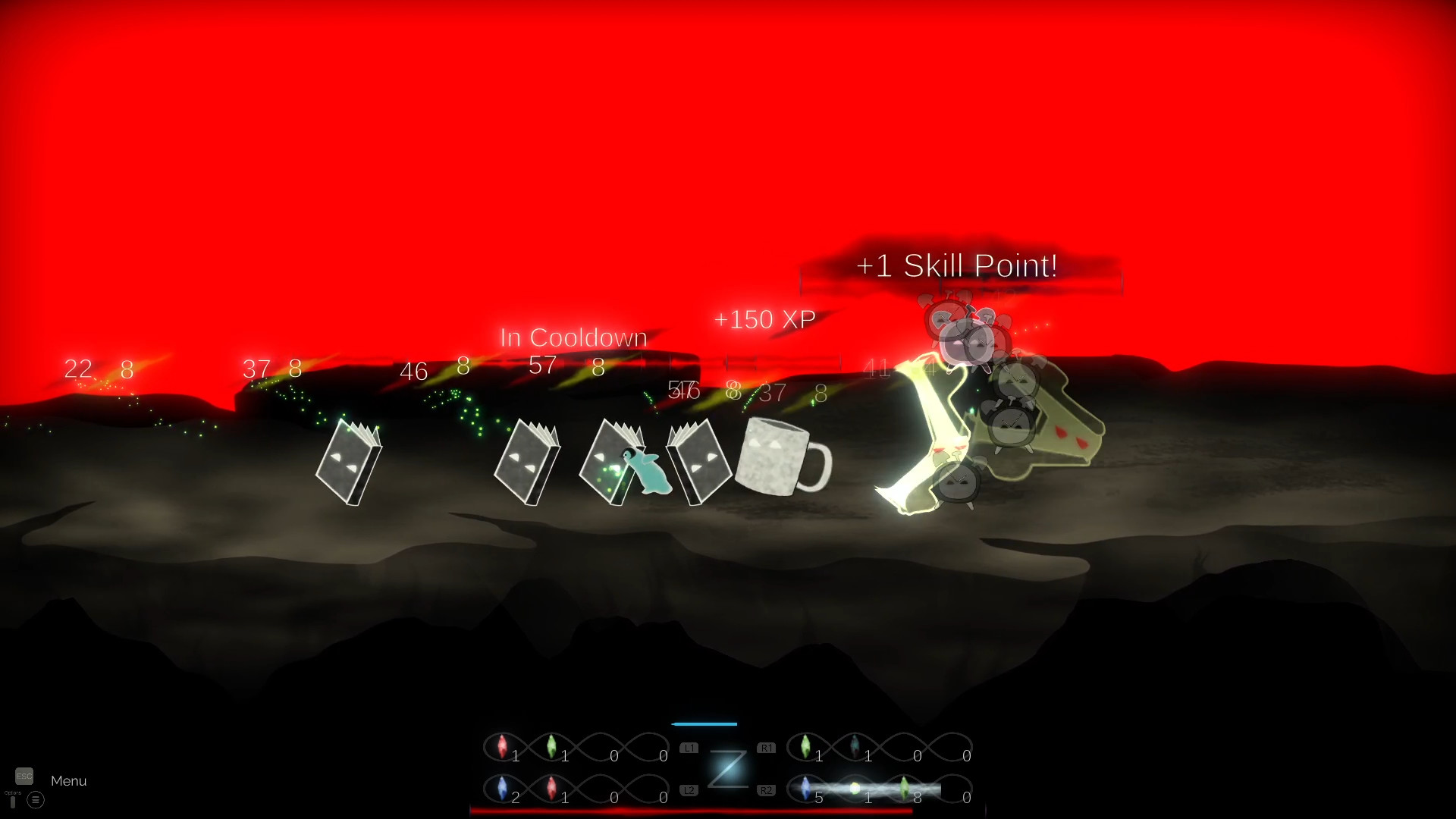This screenshot has width=1456, height=819.
Task: Click the ESC key icon beside Menu
Action: [25, 777]
